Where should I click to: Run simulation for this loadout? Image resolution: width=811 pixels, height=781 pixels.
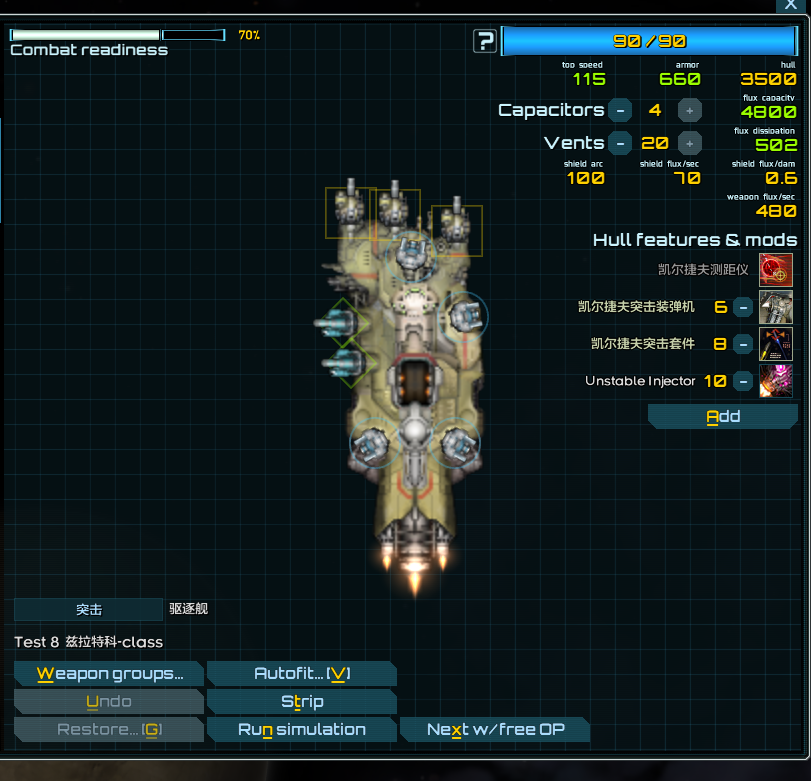tap(301, 730)
